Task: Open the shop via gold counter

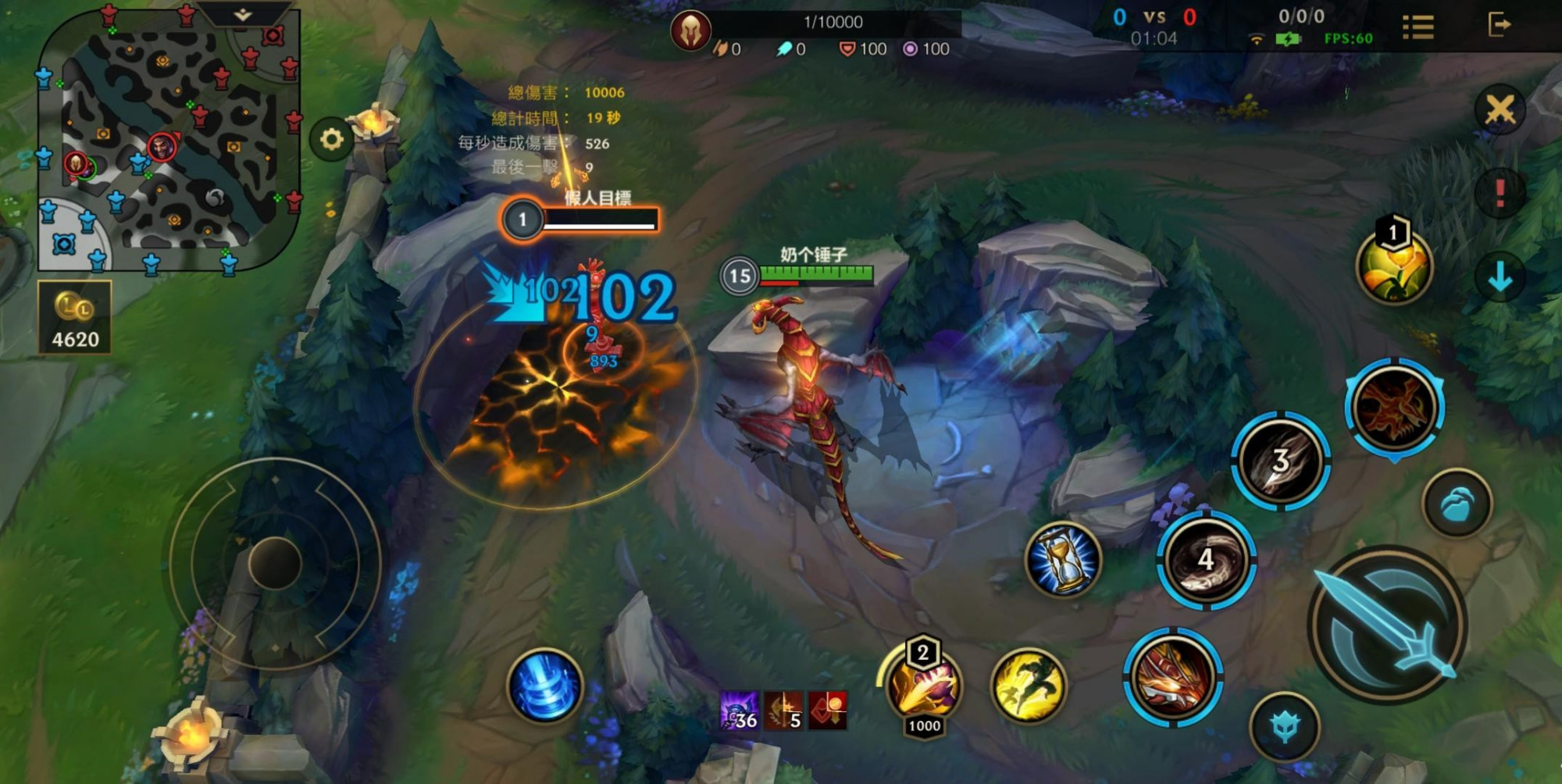Action: pos(75,318)
